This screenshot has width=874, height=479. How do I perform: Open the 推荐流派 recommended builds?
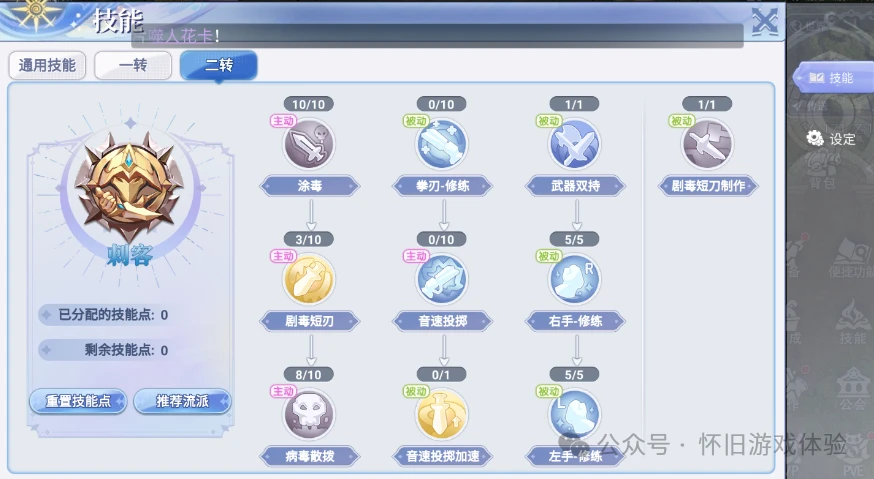coord(182,401)
